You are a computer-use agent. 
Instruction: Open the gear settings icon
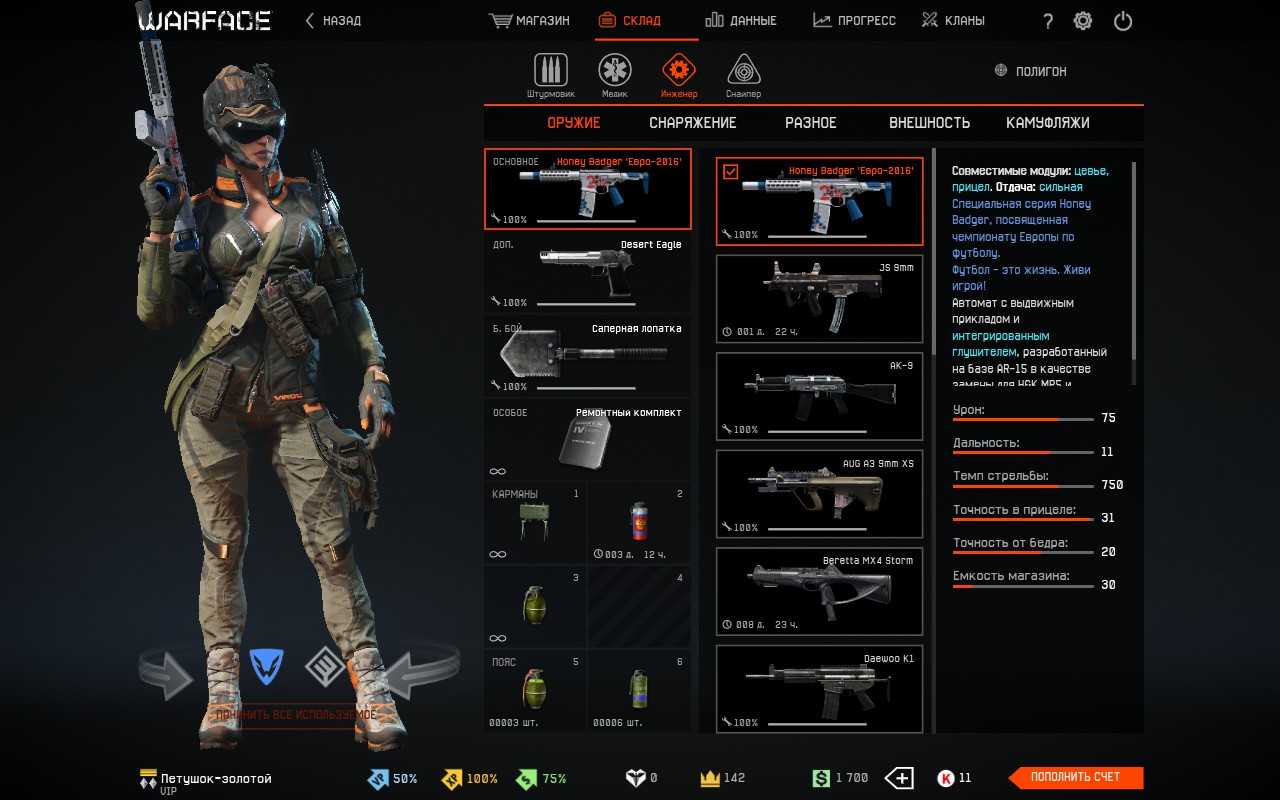click(1082, 21)
